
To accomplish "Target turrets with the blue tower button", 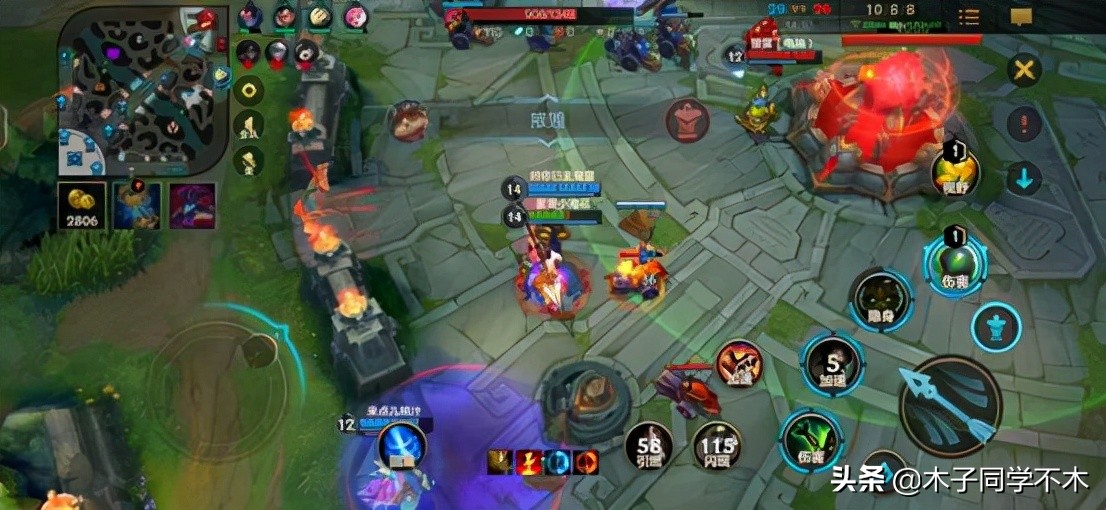I will (x=996, y=327).
